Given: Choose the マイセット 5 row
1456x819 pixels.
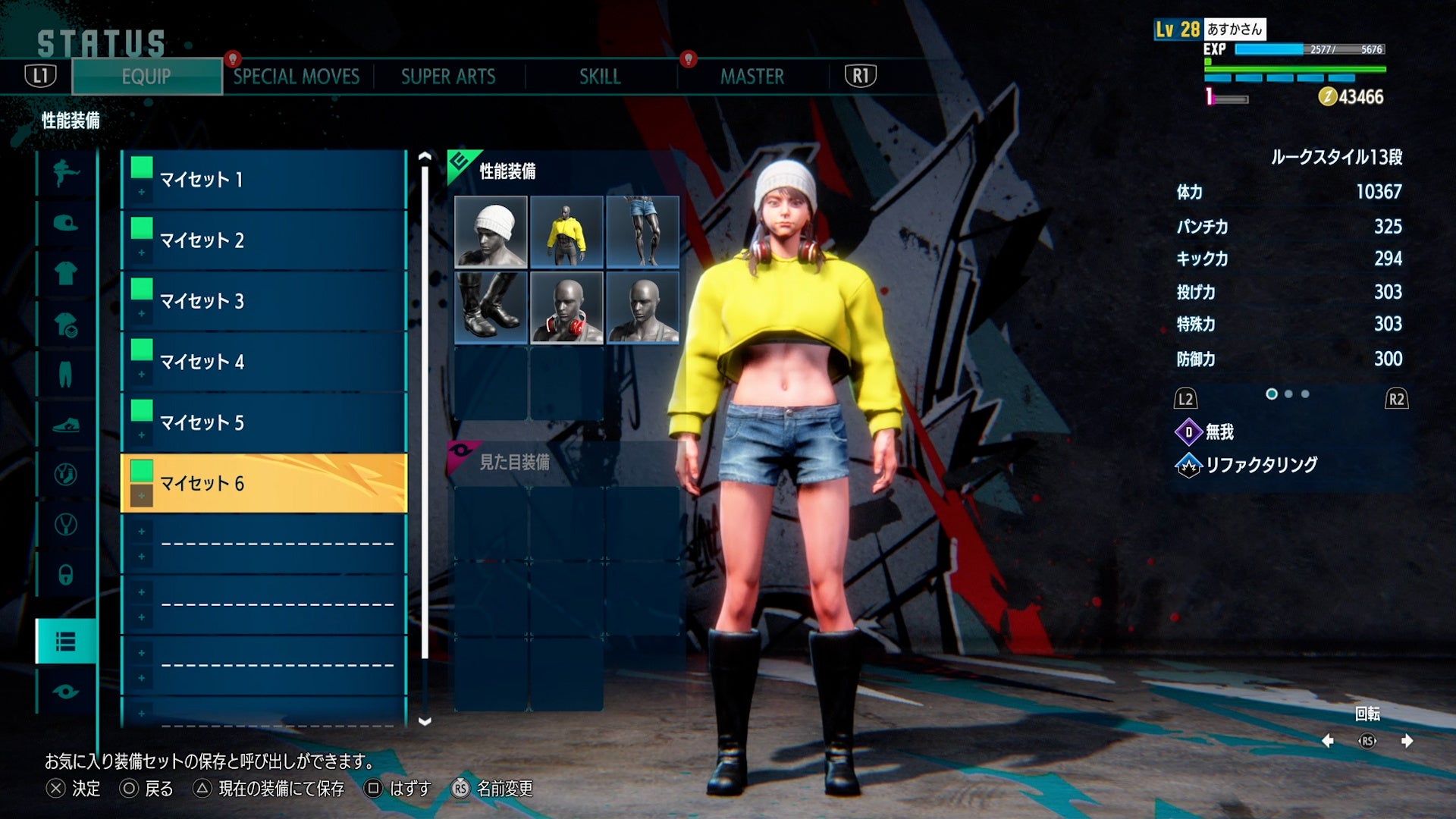Looking at the screenshot, I should click(264, 422).
